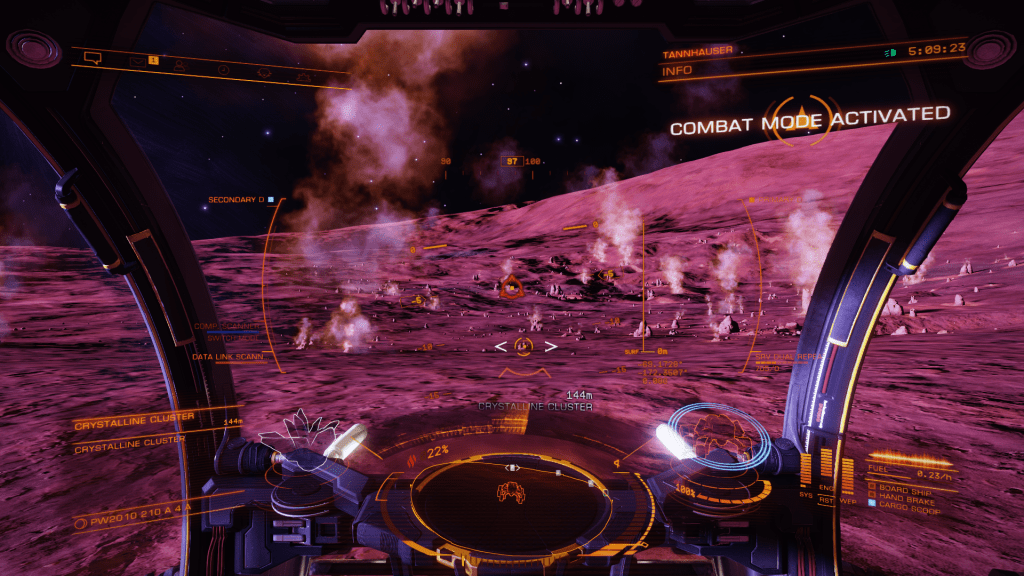Open the inbox envelope with one message
This screenshot has height=576, width=1024.
point(140,61)
